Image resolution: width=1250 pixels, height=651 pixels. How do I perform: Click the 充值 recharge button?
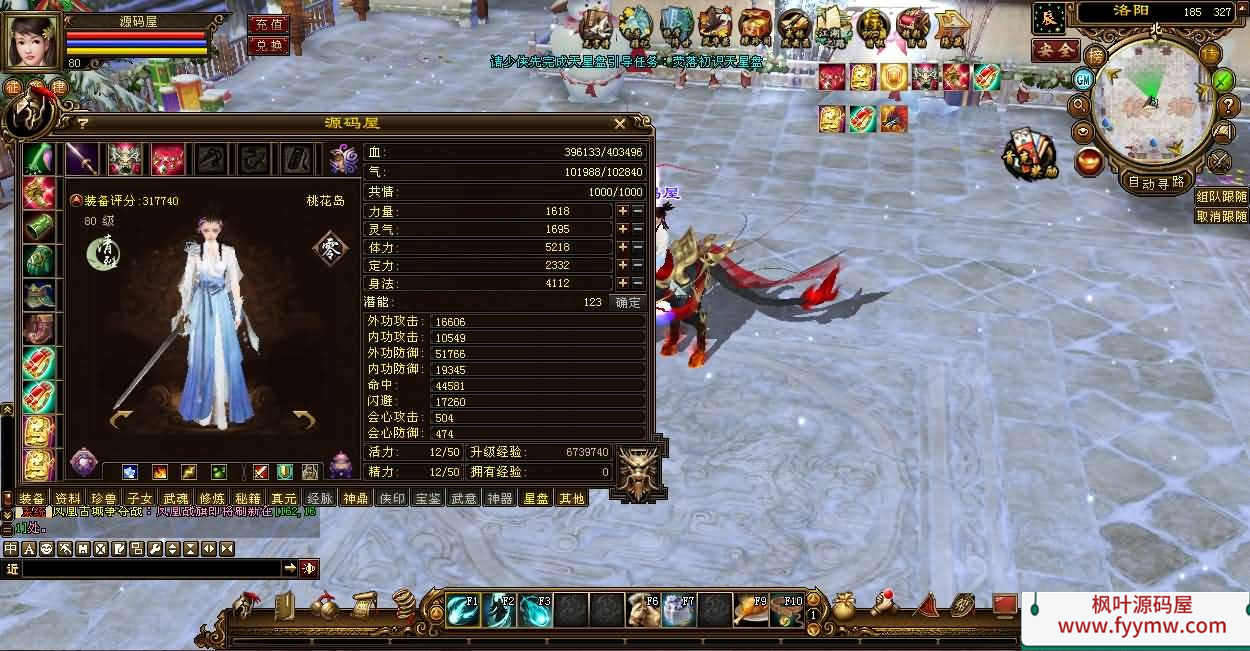pyautogui.click(x=267, y=24)
